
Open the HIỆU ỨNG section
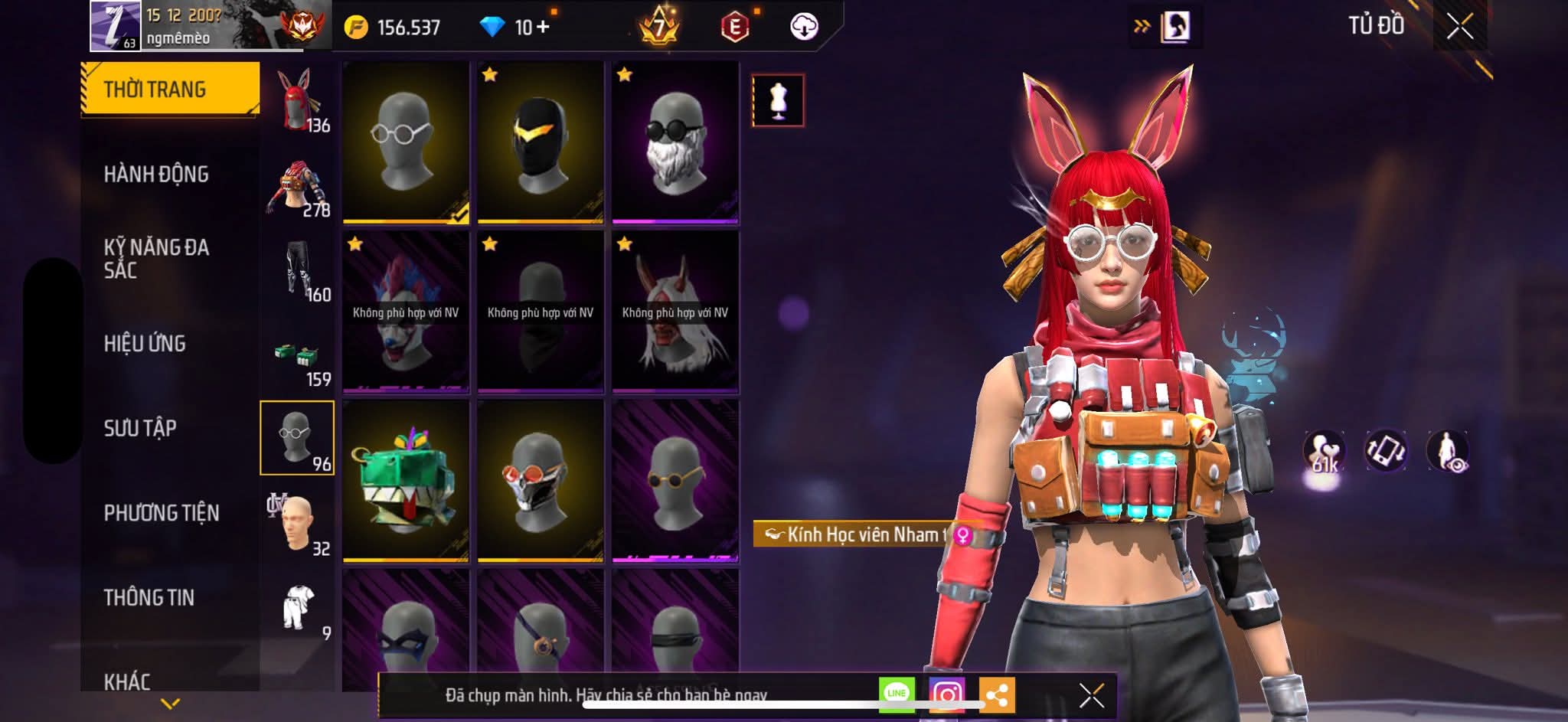tap(145, 344)
